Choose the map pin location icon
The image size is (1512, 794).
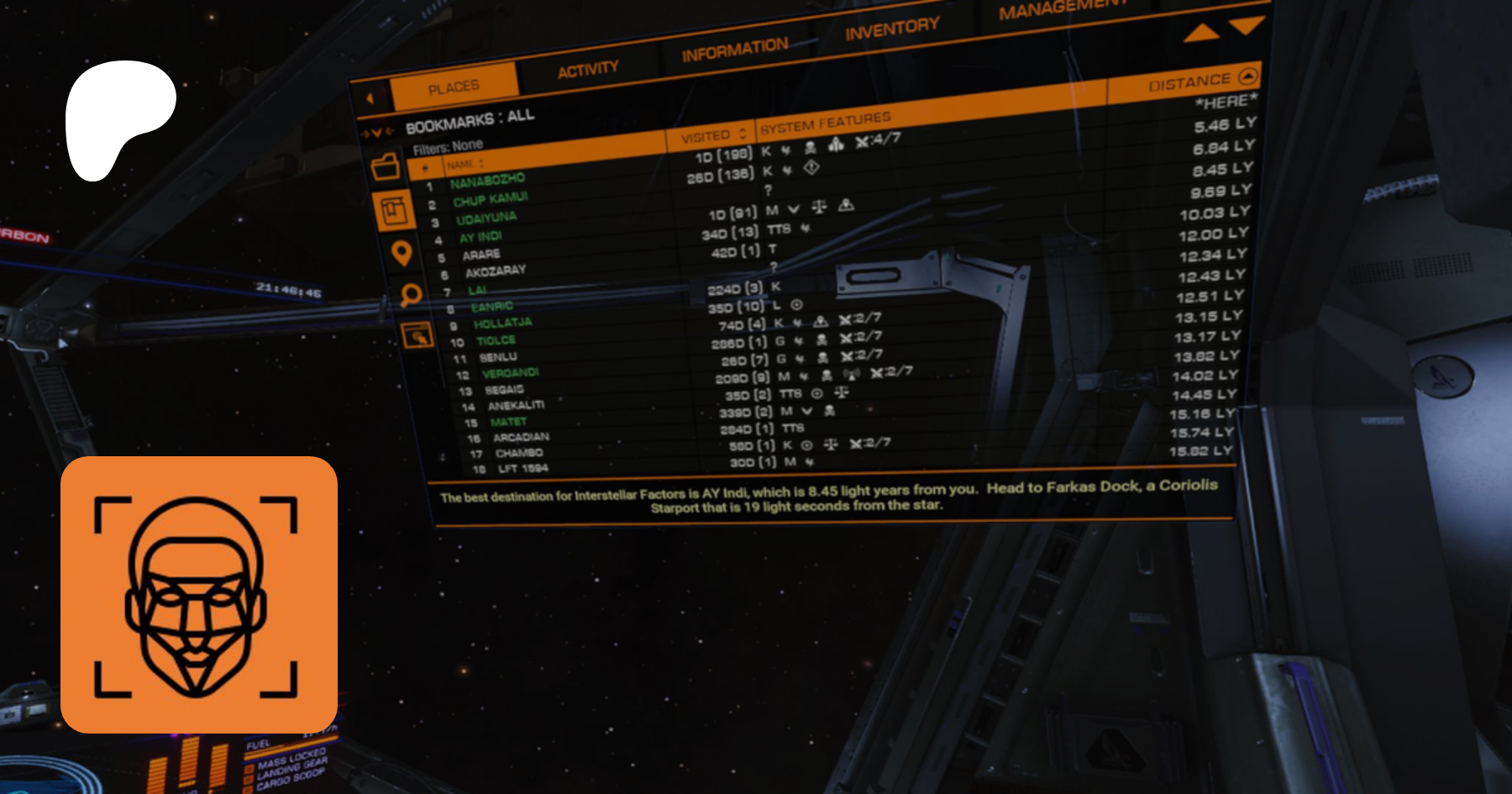(402, 253)
